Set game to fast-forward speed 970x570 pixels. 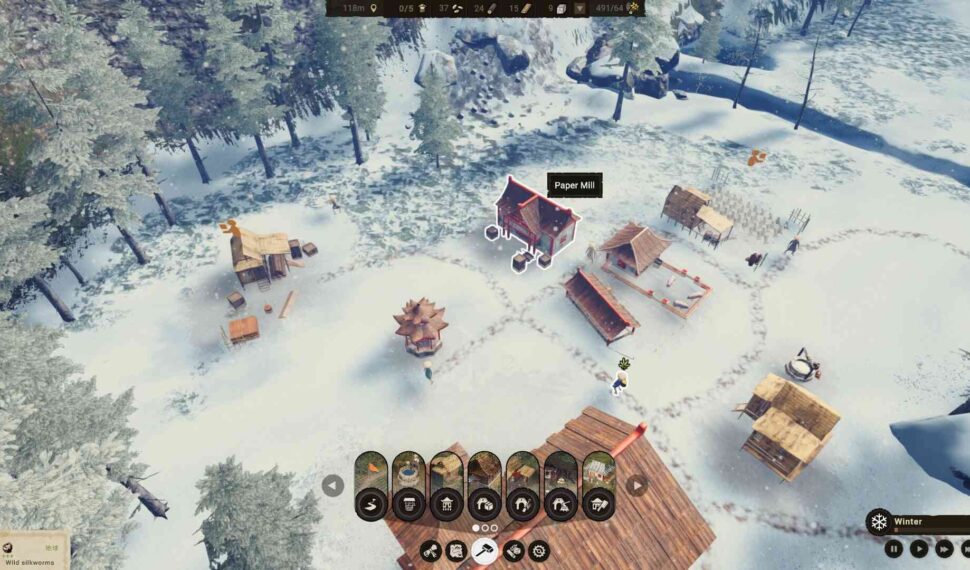[943, 548]
